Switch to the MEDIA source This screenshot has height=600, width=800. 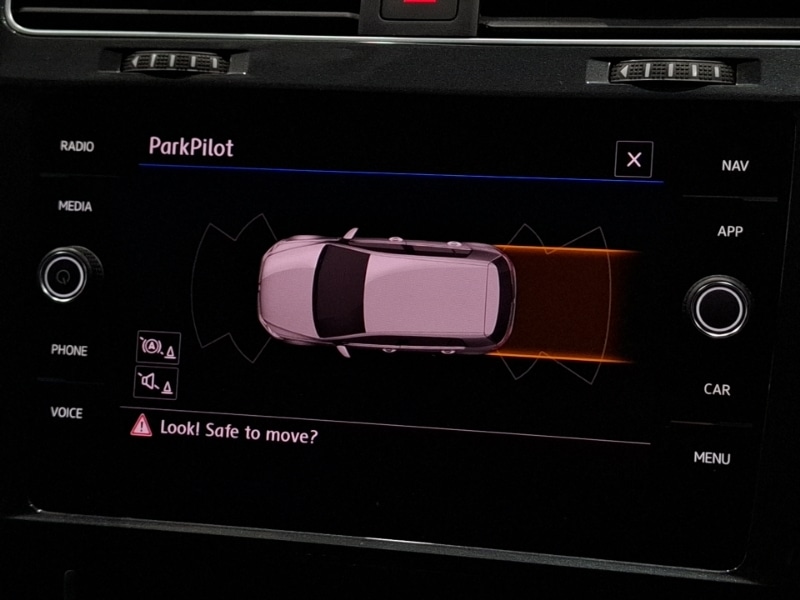point(75,206)
